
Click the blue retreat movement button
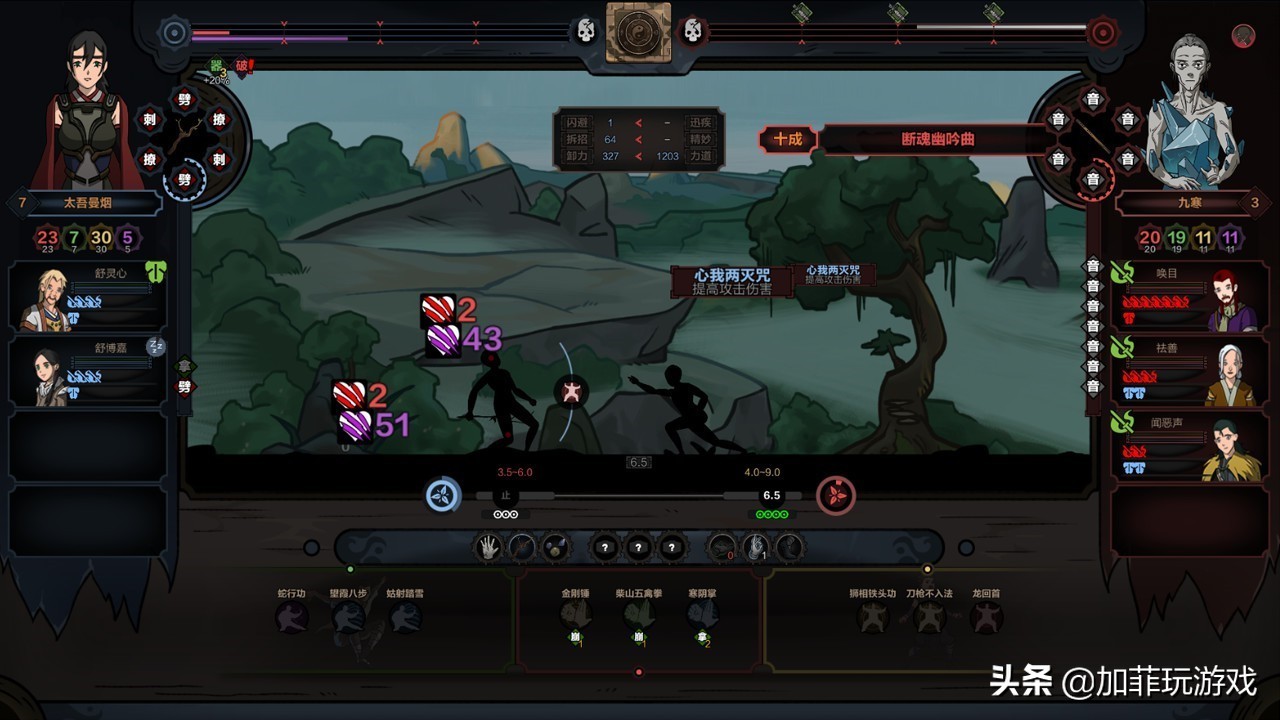[x=442, y=495]
